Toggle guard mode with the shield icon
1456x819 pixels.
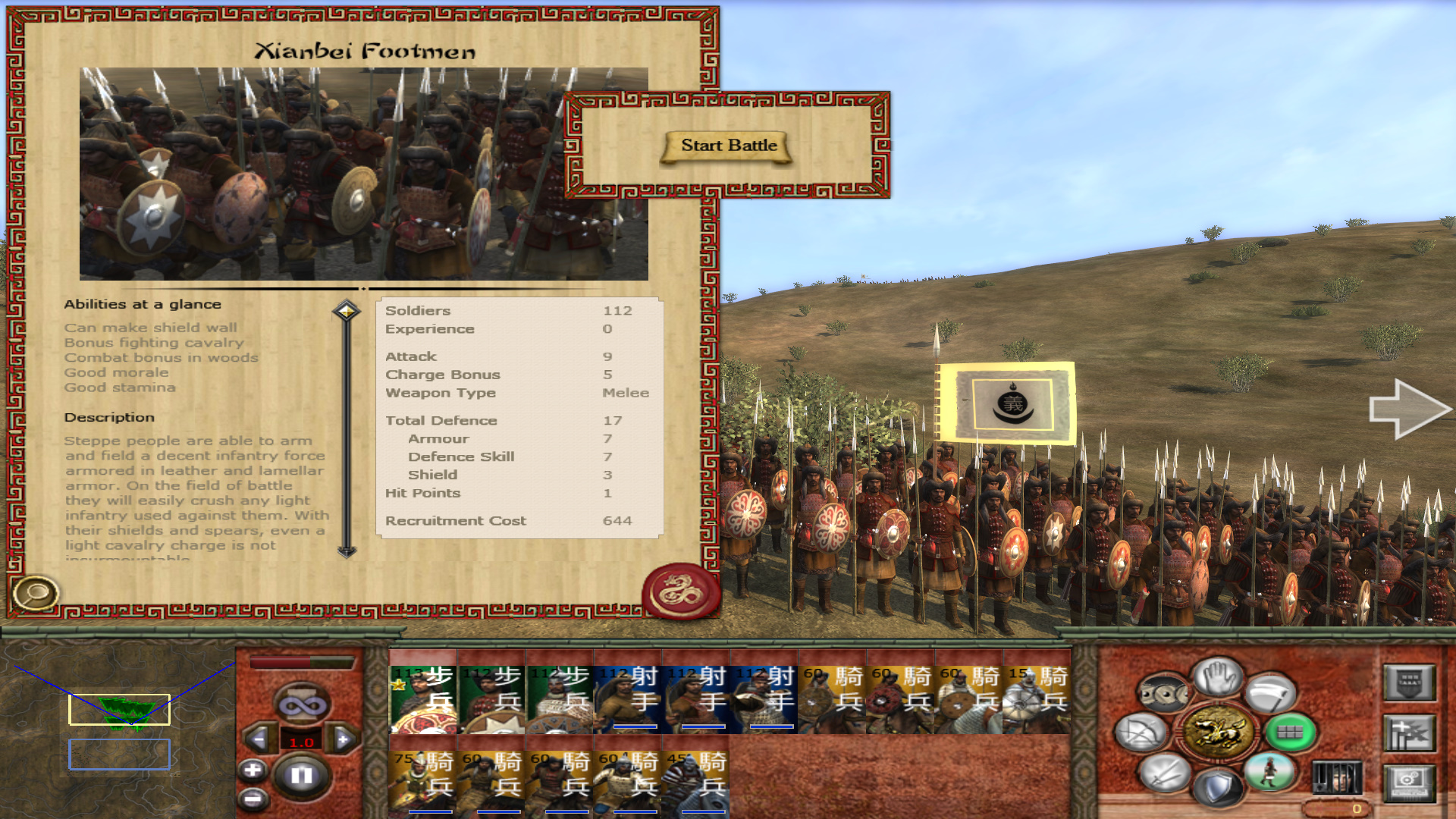pyautogui.click(x=1216, y=788)
